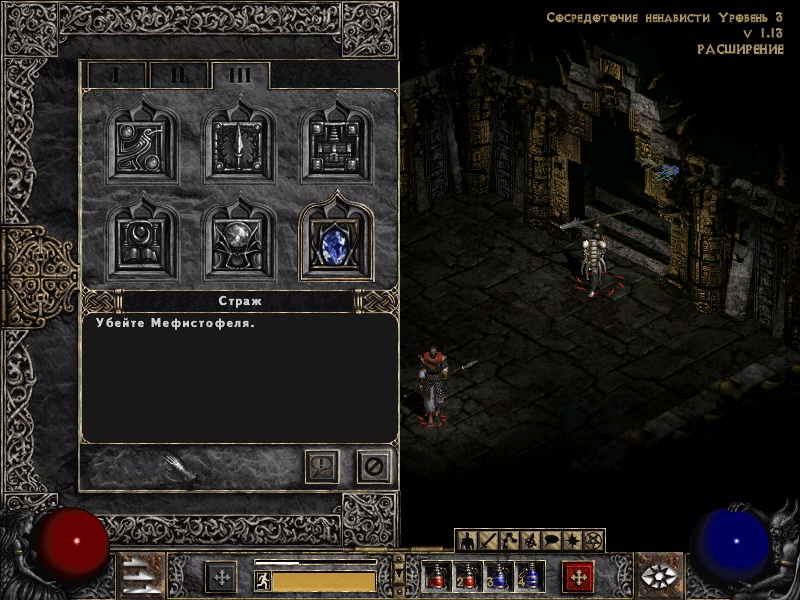Toggle the run/walk button
The width and height of the screenshot is (800, 600).
263,580
